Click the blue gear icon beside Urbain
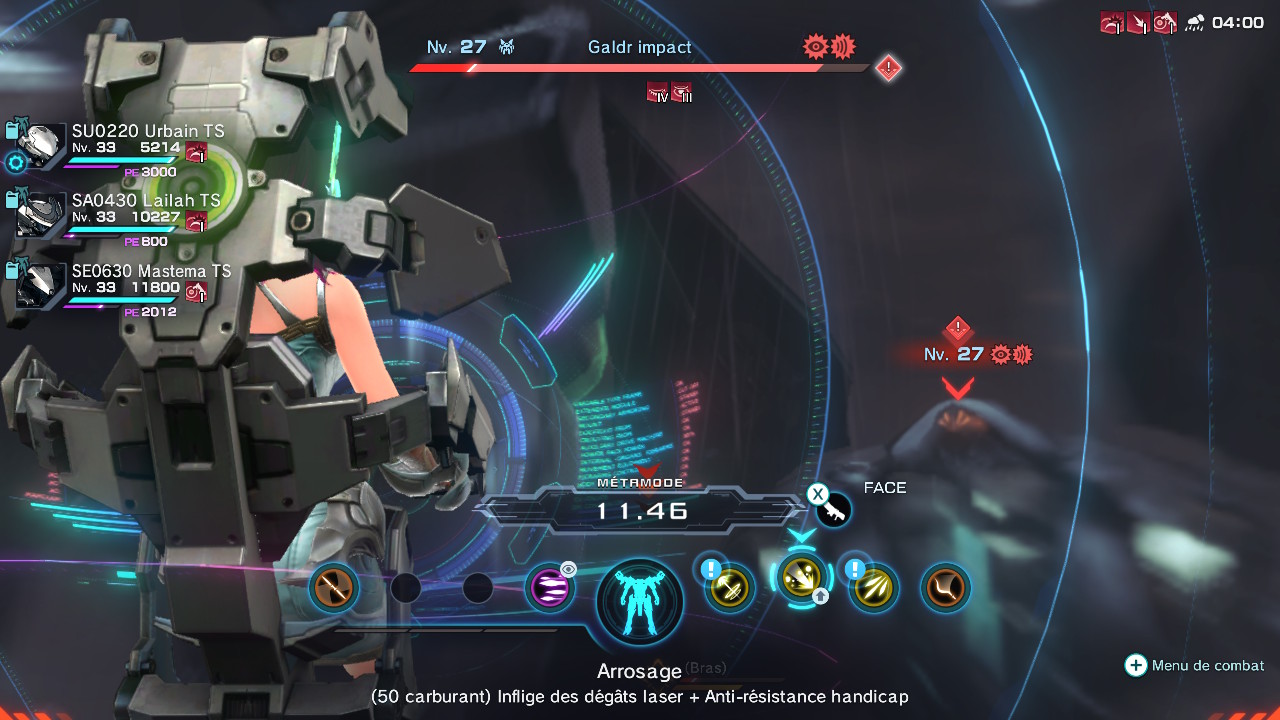The height and width of the screenshot is (720, 1280). 15,163
